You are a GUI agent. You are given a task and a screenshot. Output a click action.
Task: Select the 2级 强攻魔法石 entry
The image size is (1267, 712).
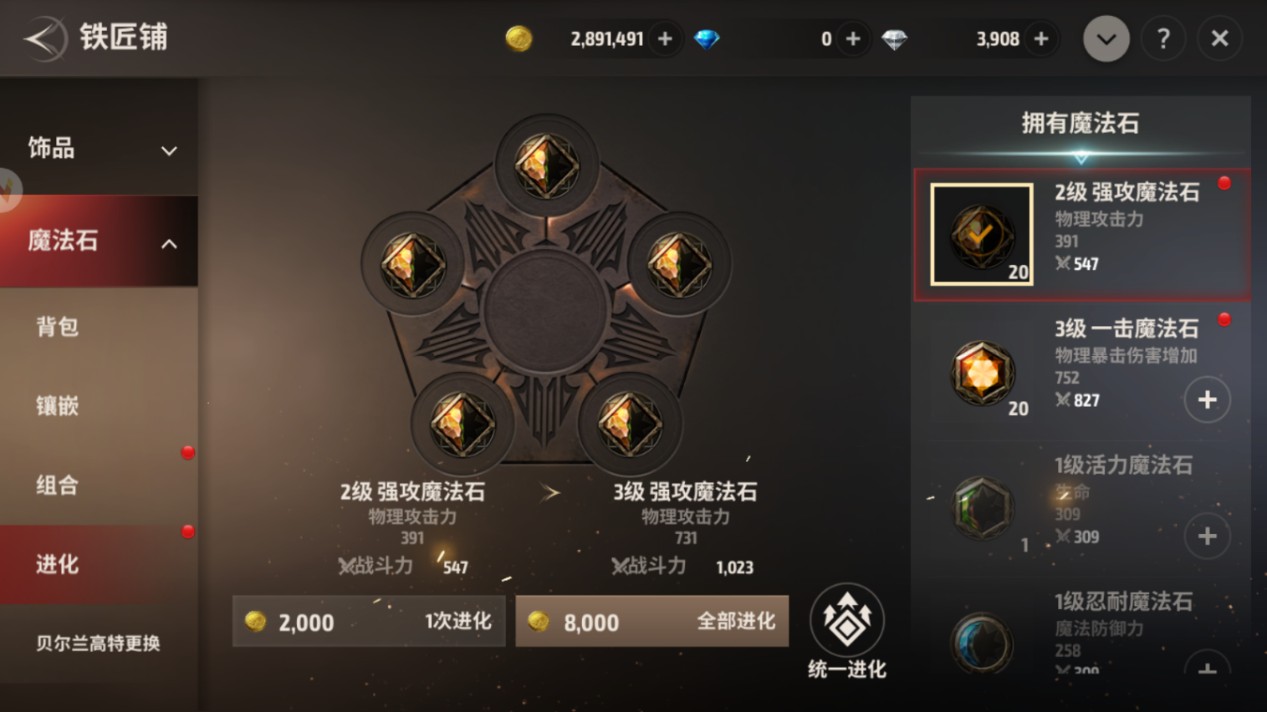(x=1081, y=235)
